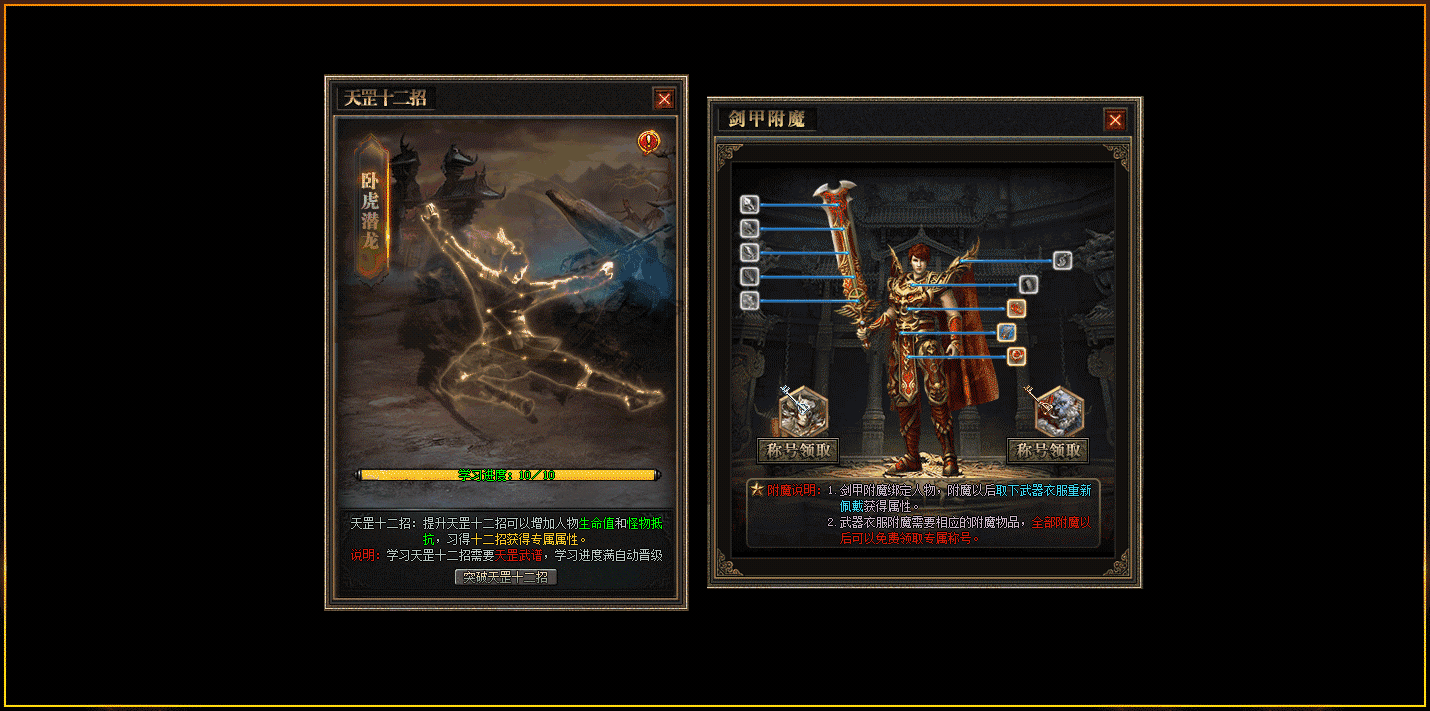Close the 天罡十二招 window
The width and height of the screenshot is (1430, 711).
(664, 98)
